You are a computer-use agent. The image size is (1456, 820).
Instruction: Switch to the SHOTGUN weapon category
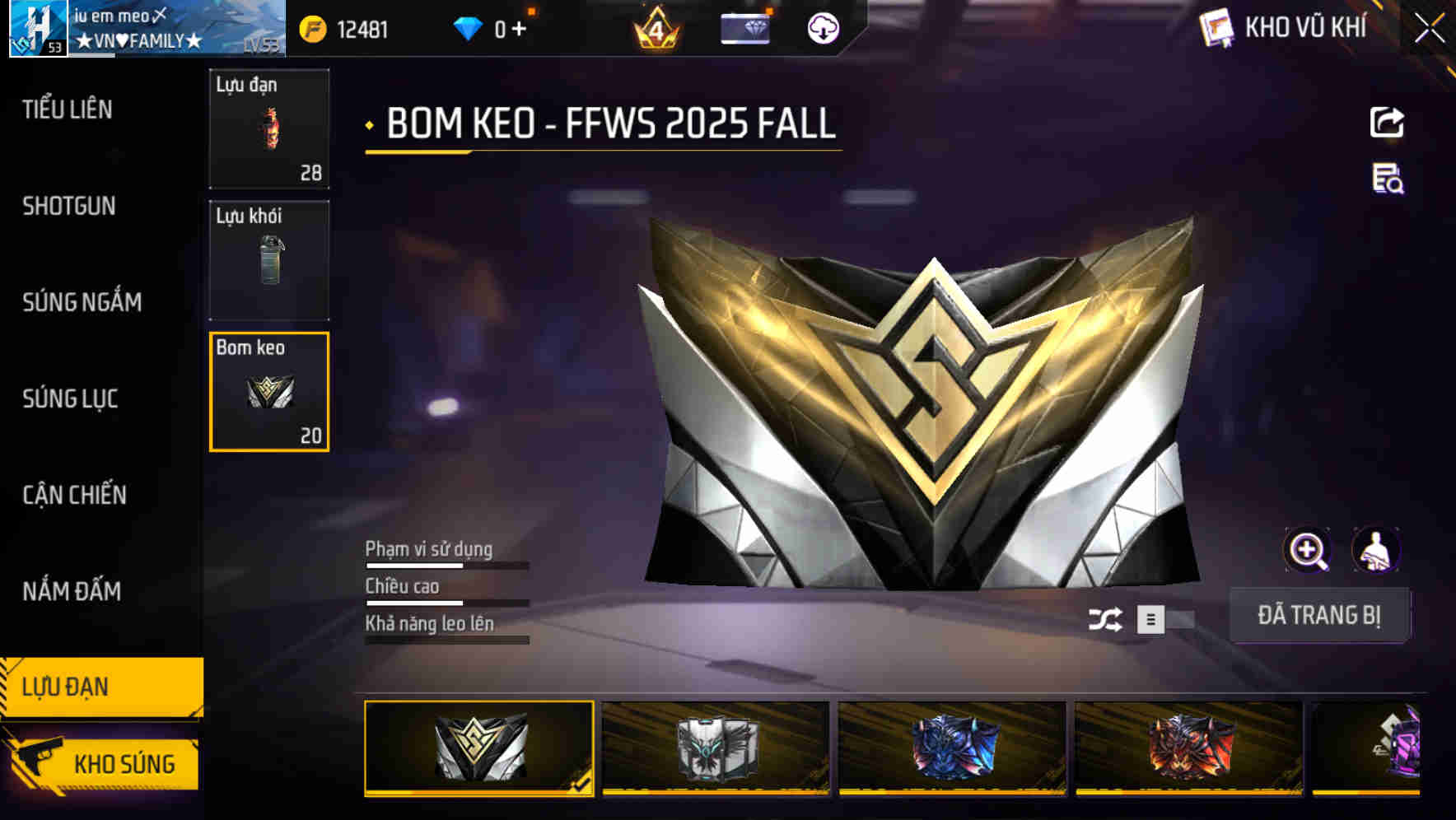70,206
